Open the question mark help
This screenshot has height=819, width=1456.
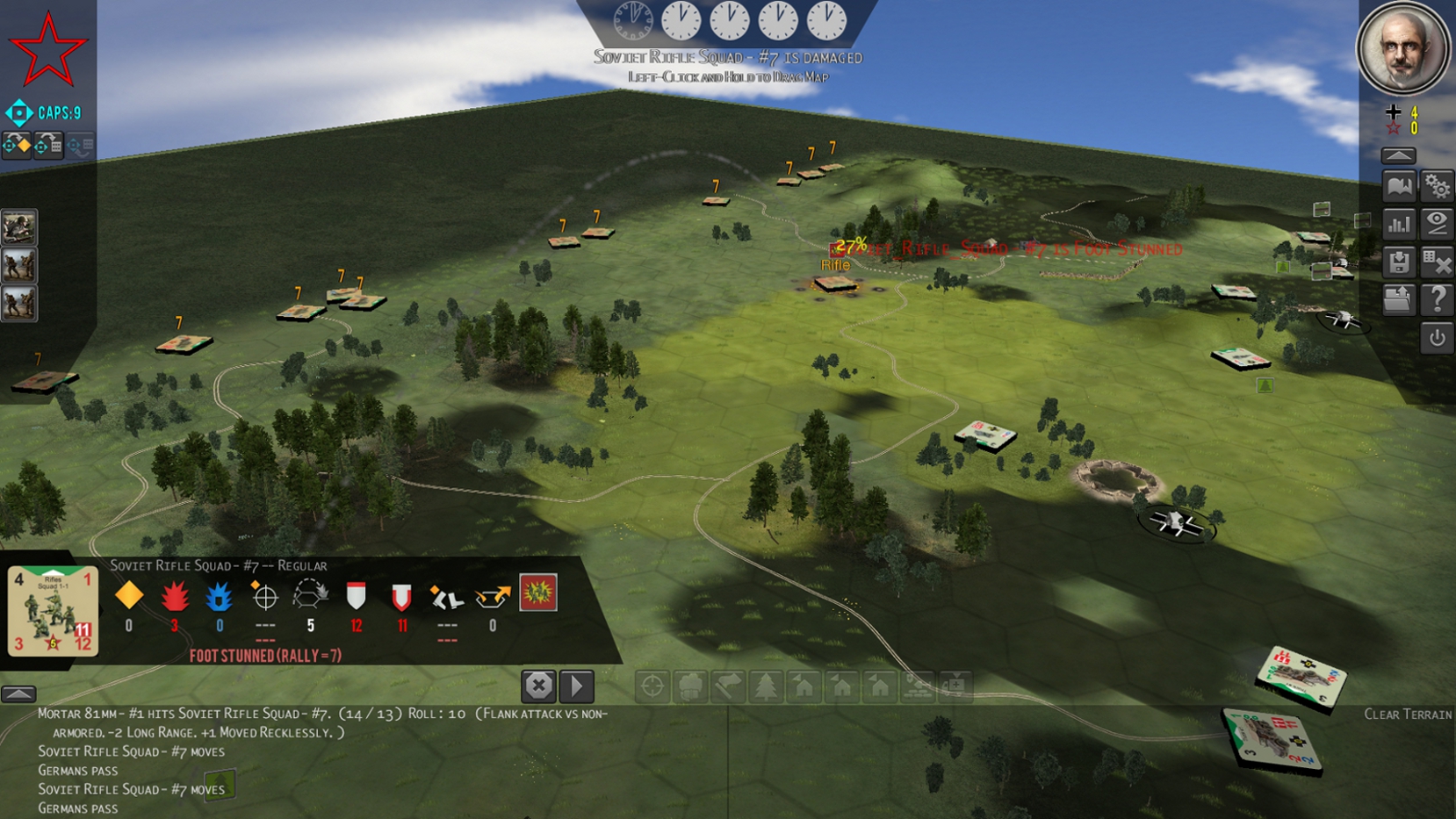click(x=1437, y=299)
